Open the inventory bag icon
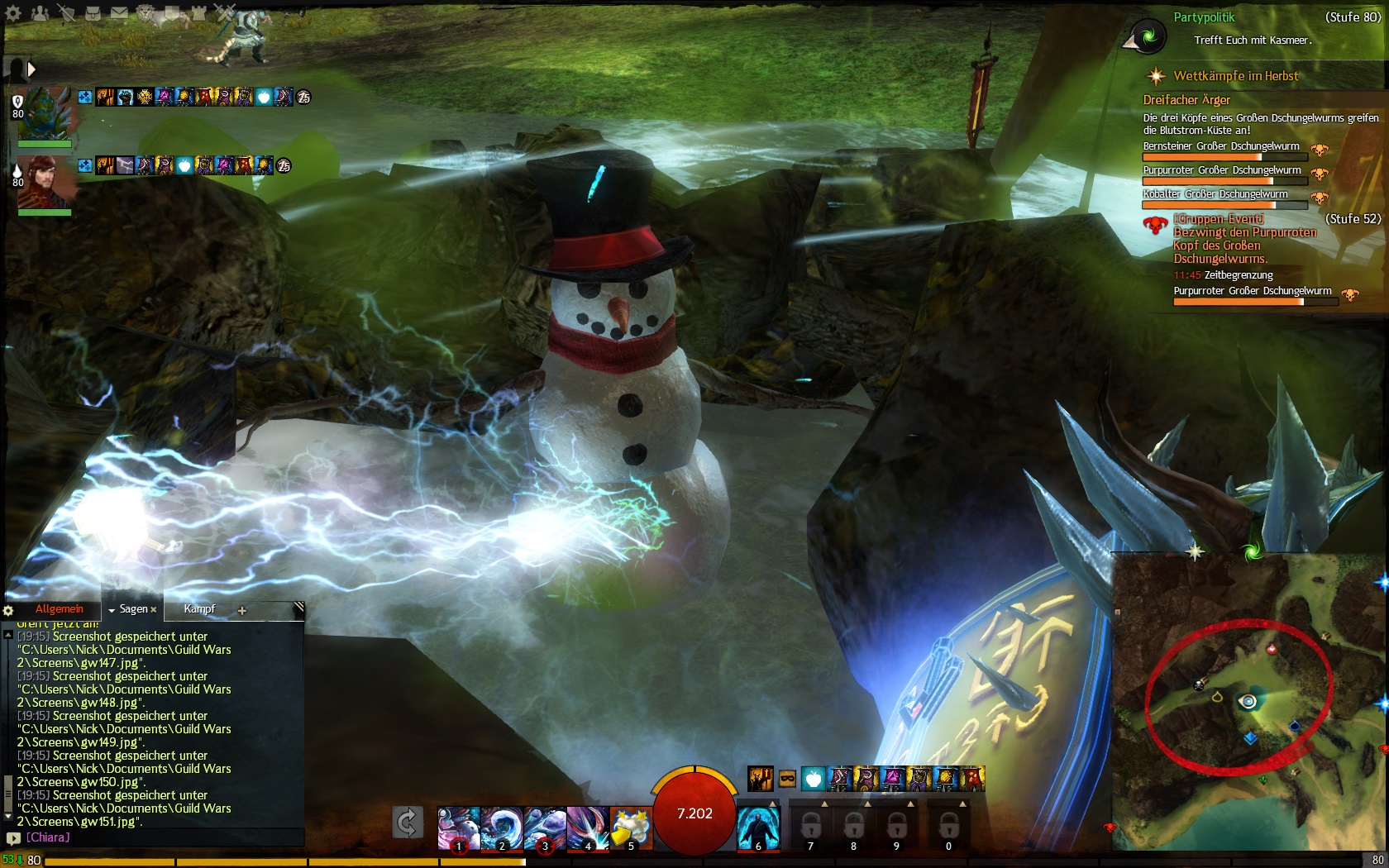The image size is (1389, 868). 93,13
